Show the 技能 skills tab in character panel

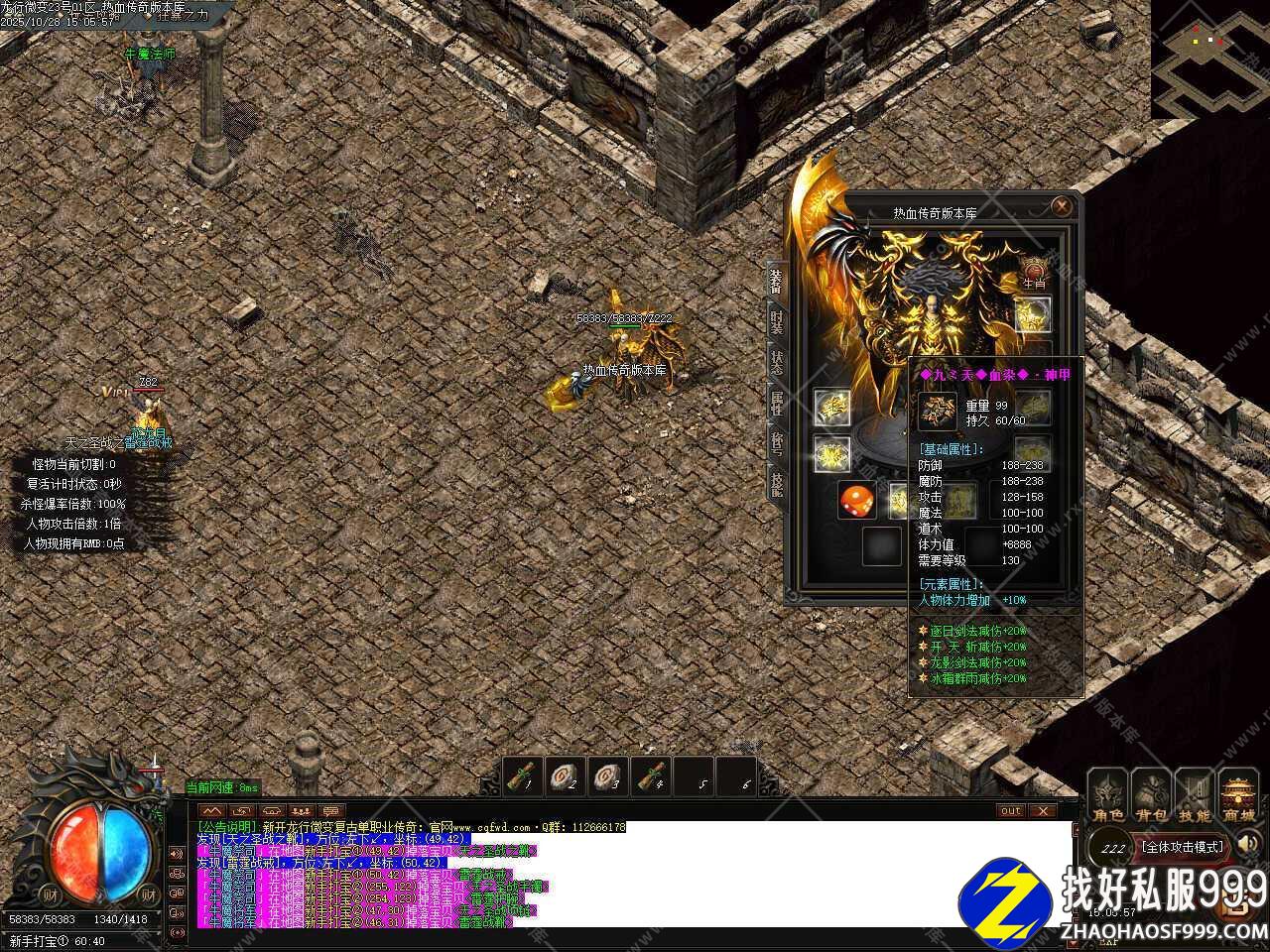pos(777,486)
